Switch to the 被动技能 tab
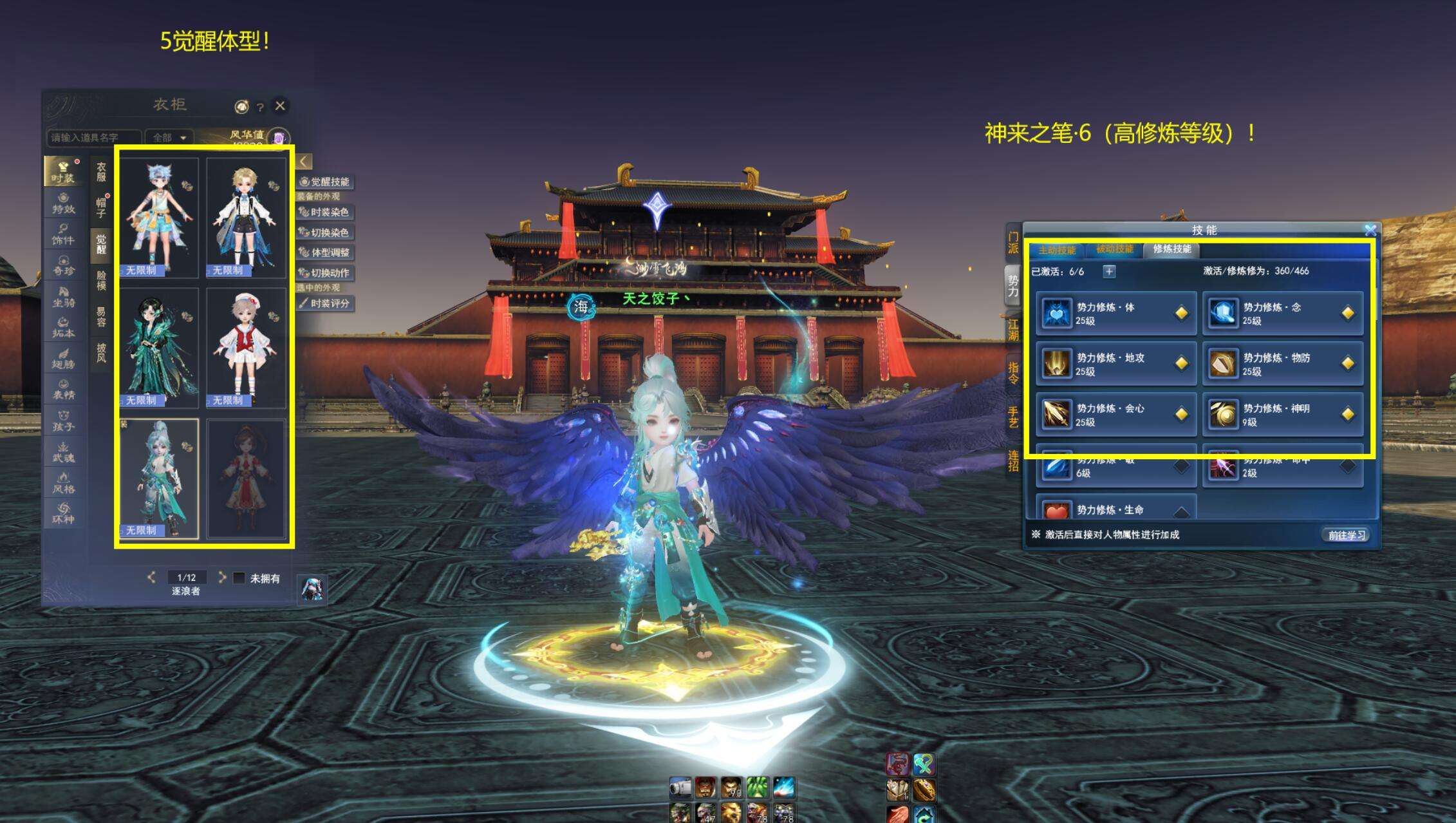The width and height of the screenshot is (1456, 823). pyautogui.click(x=1115, y=249)
